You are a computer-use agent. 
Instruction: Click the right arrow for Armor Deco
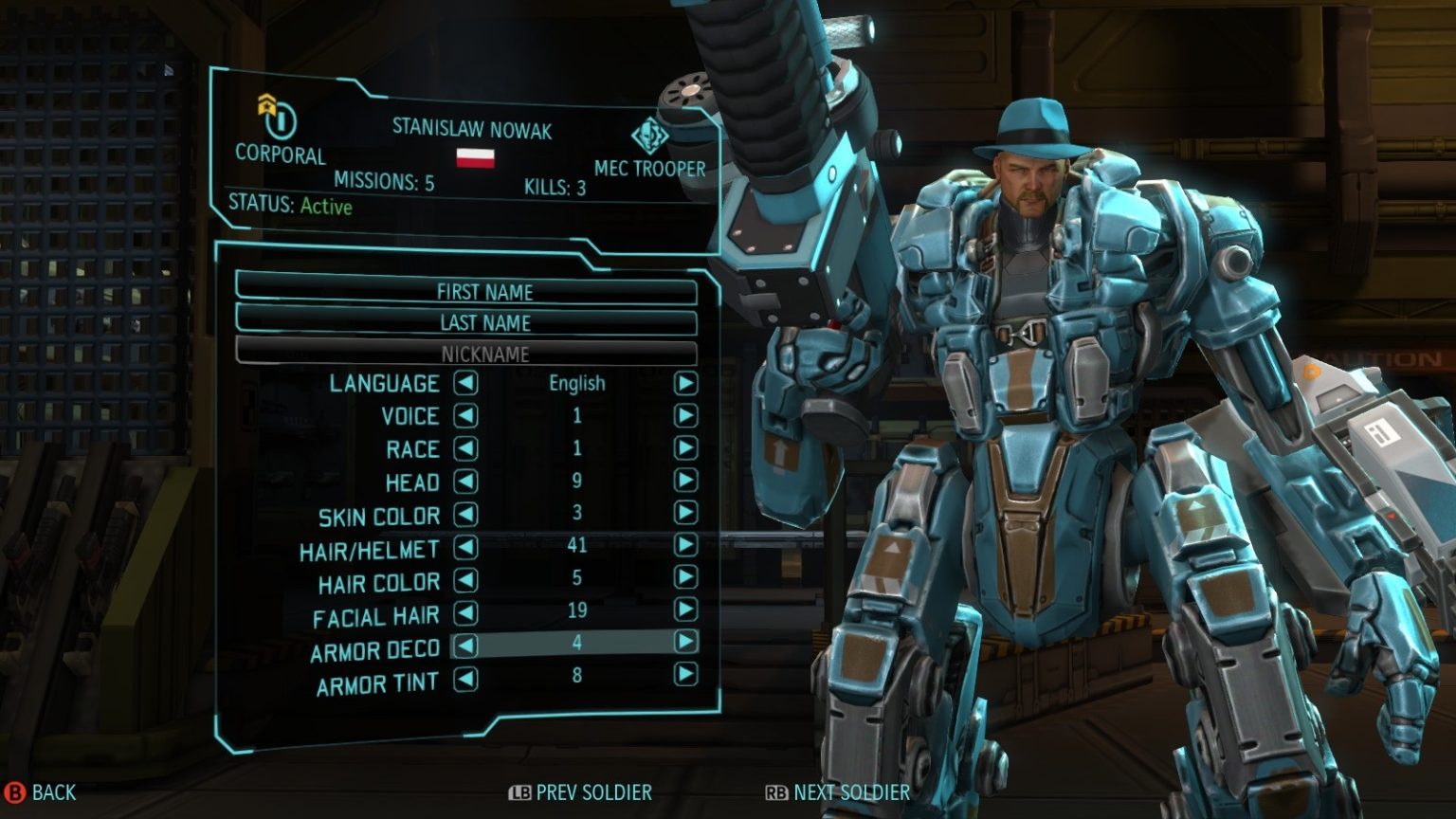coord(685,642)
